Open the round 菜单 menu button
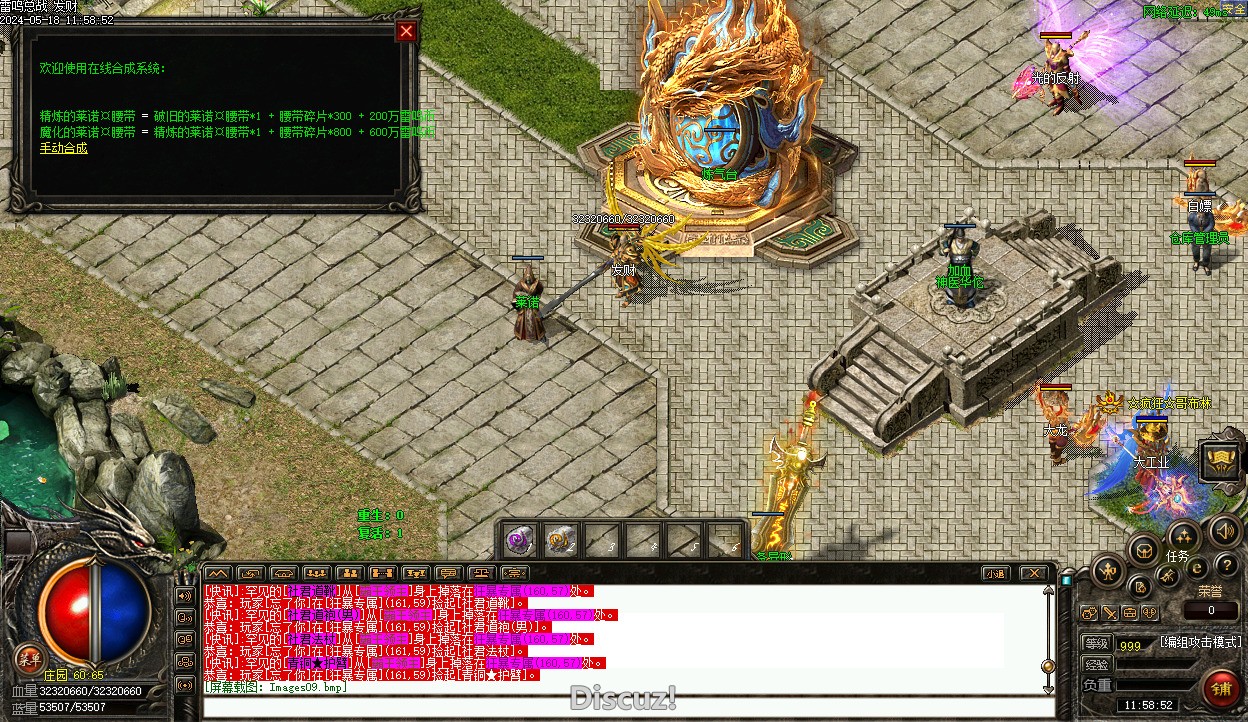Screen dimensions: 1248x722 [29, 658]
